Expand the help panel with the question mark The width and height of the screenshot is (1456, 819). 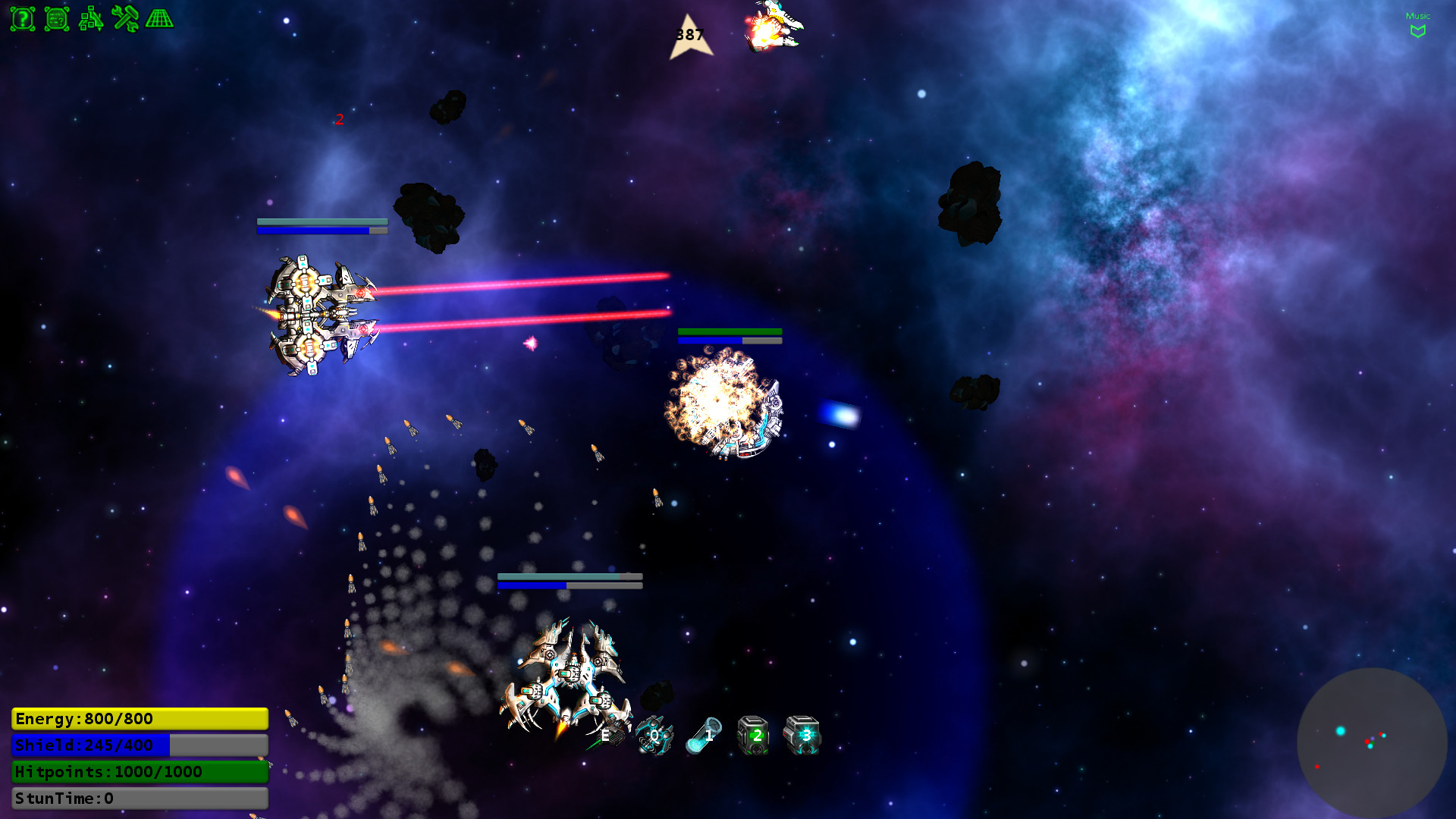pyautogui.click(x=23, y=20)
